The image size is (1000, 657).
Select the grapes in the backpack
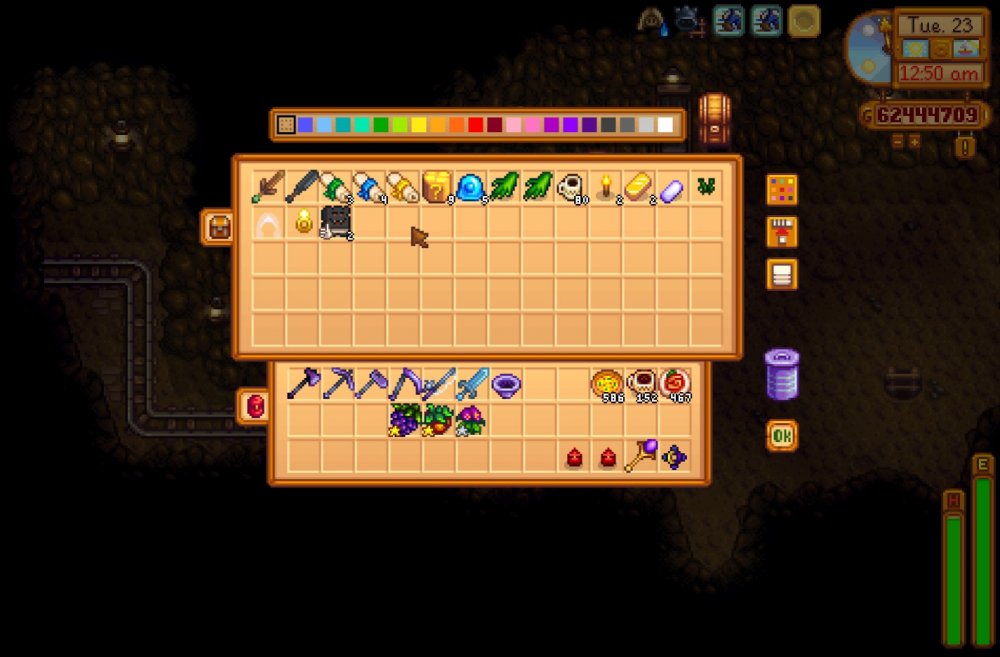404,419
